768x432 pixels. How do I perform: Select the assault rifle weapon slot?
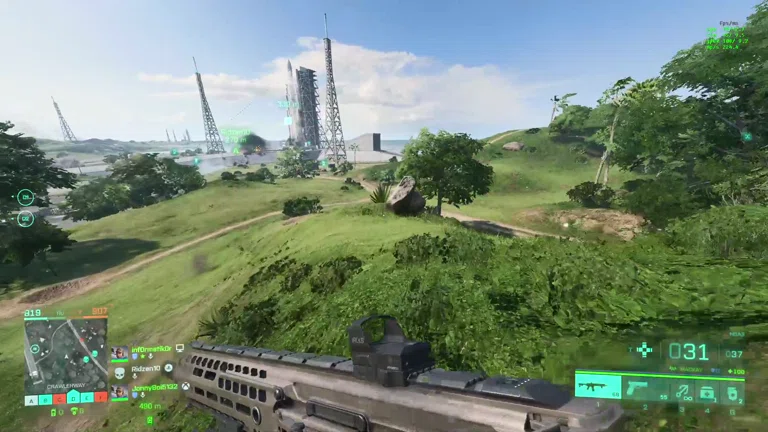[x=598, y=386]
